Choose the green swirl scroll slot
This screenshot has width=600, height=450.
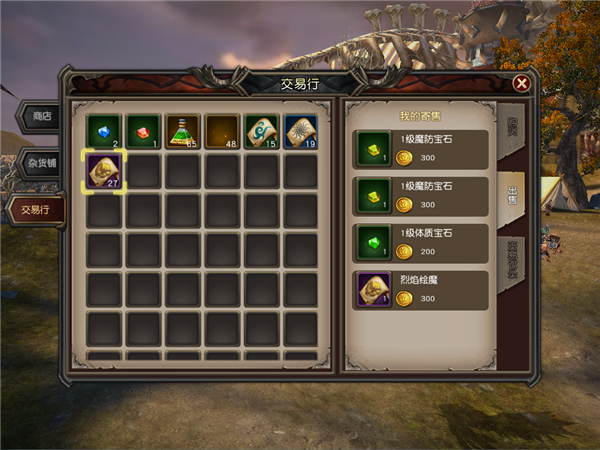point(262,131)
